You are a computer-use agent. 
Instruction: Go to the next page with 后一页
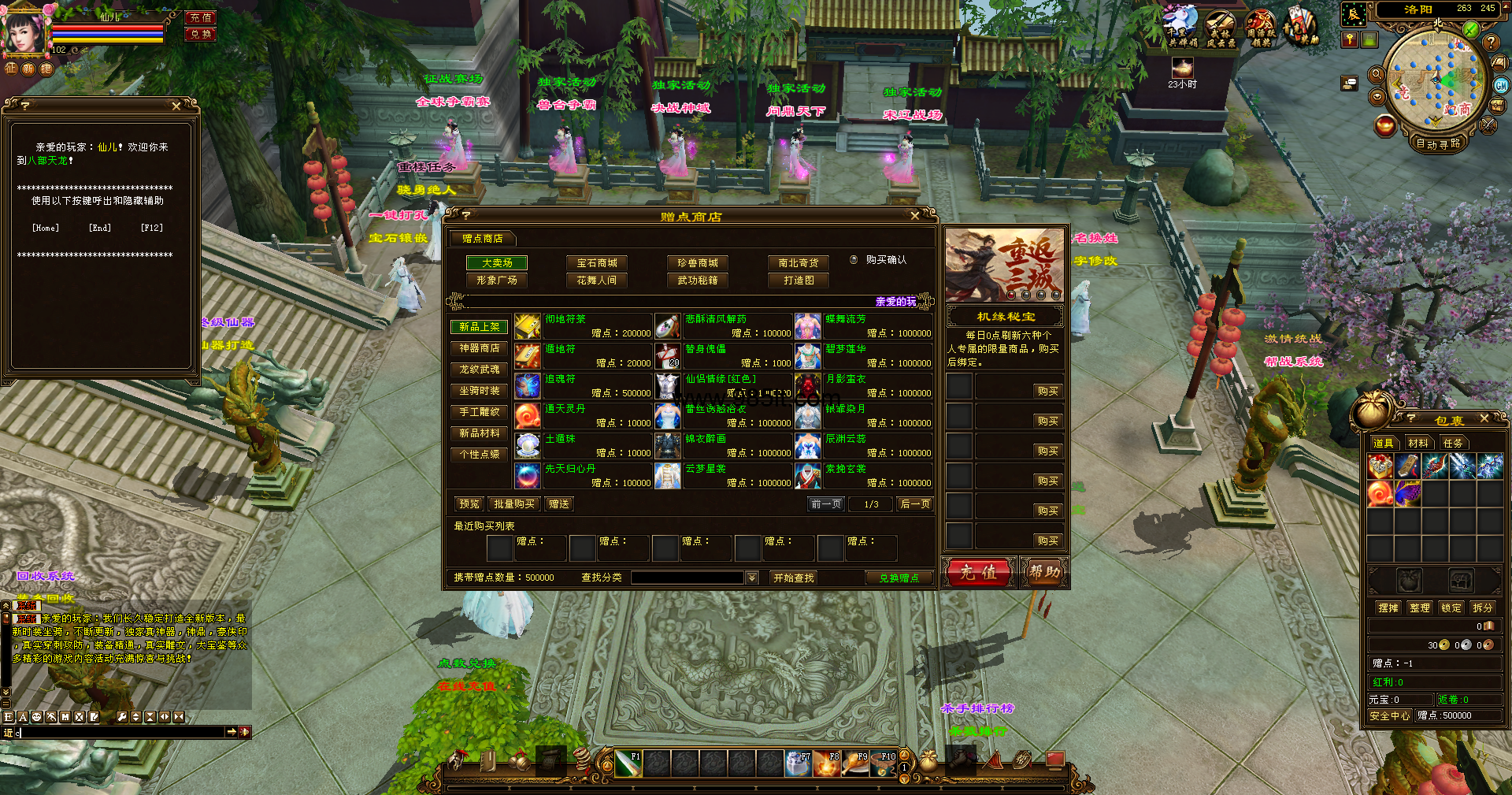[915, 504]
